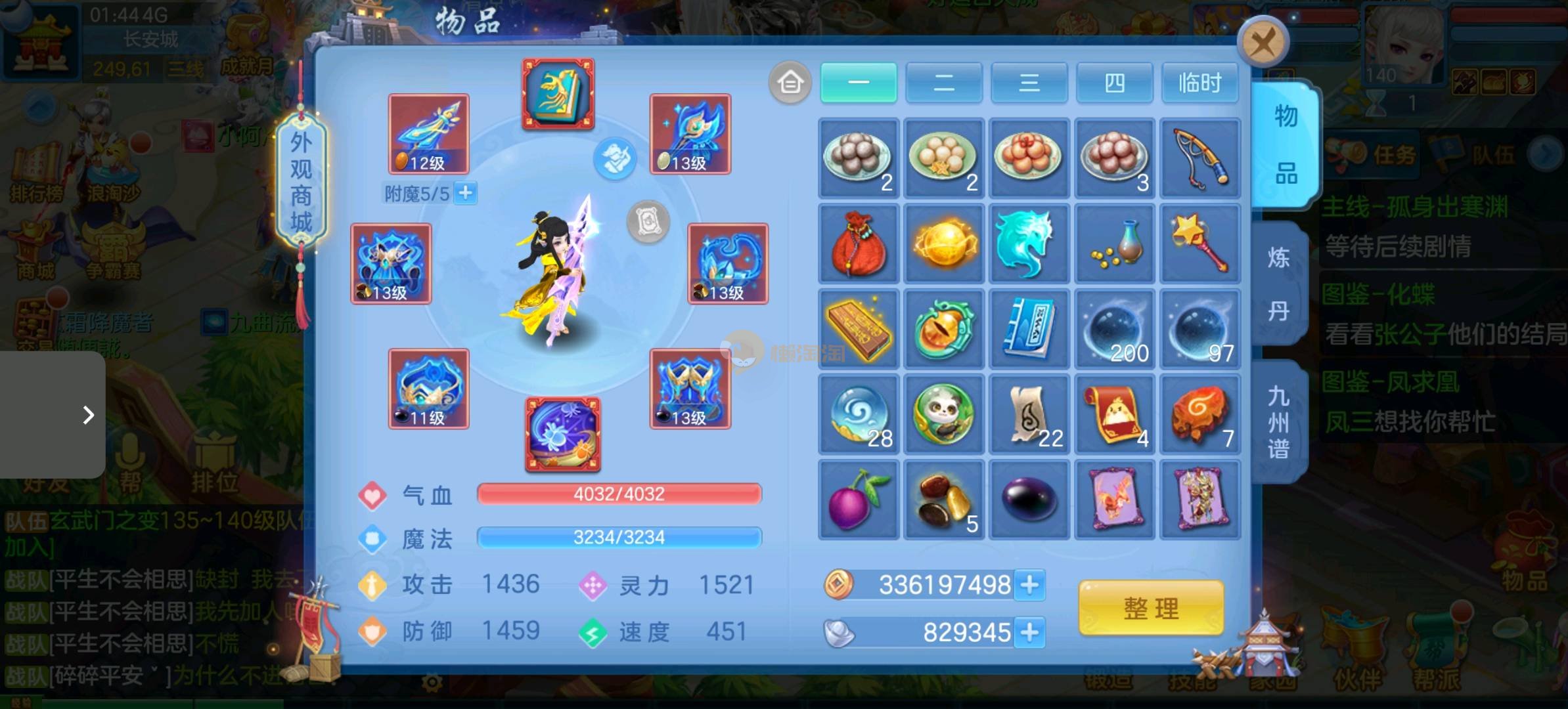Image resolution: width=1568 pixels, height=709 pixels.
Task: Switch to bag page 二
Action: 943,83
